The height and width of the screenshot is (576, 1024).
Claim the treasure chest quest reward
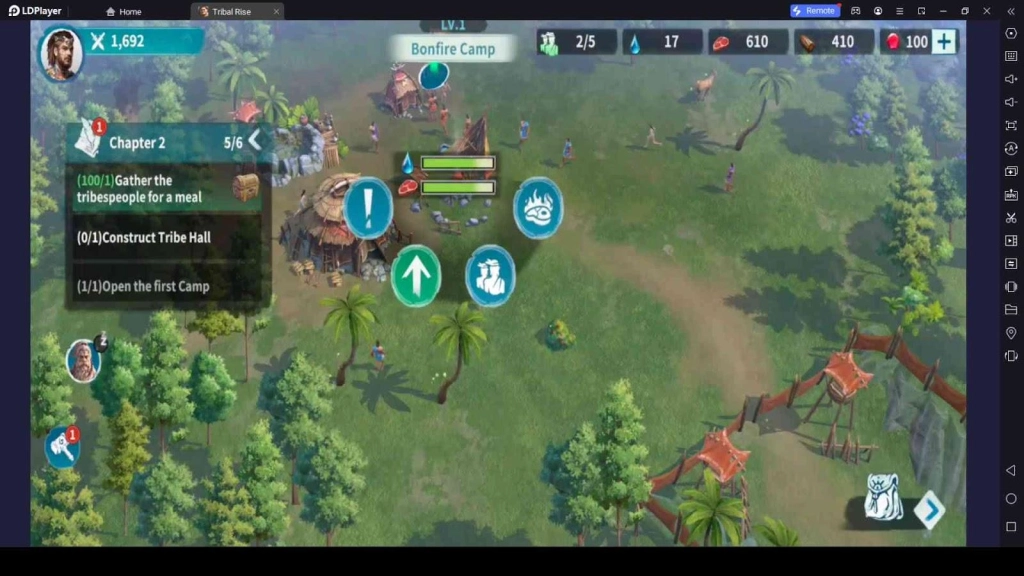(245, 187)
